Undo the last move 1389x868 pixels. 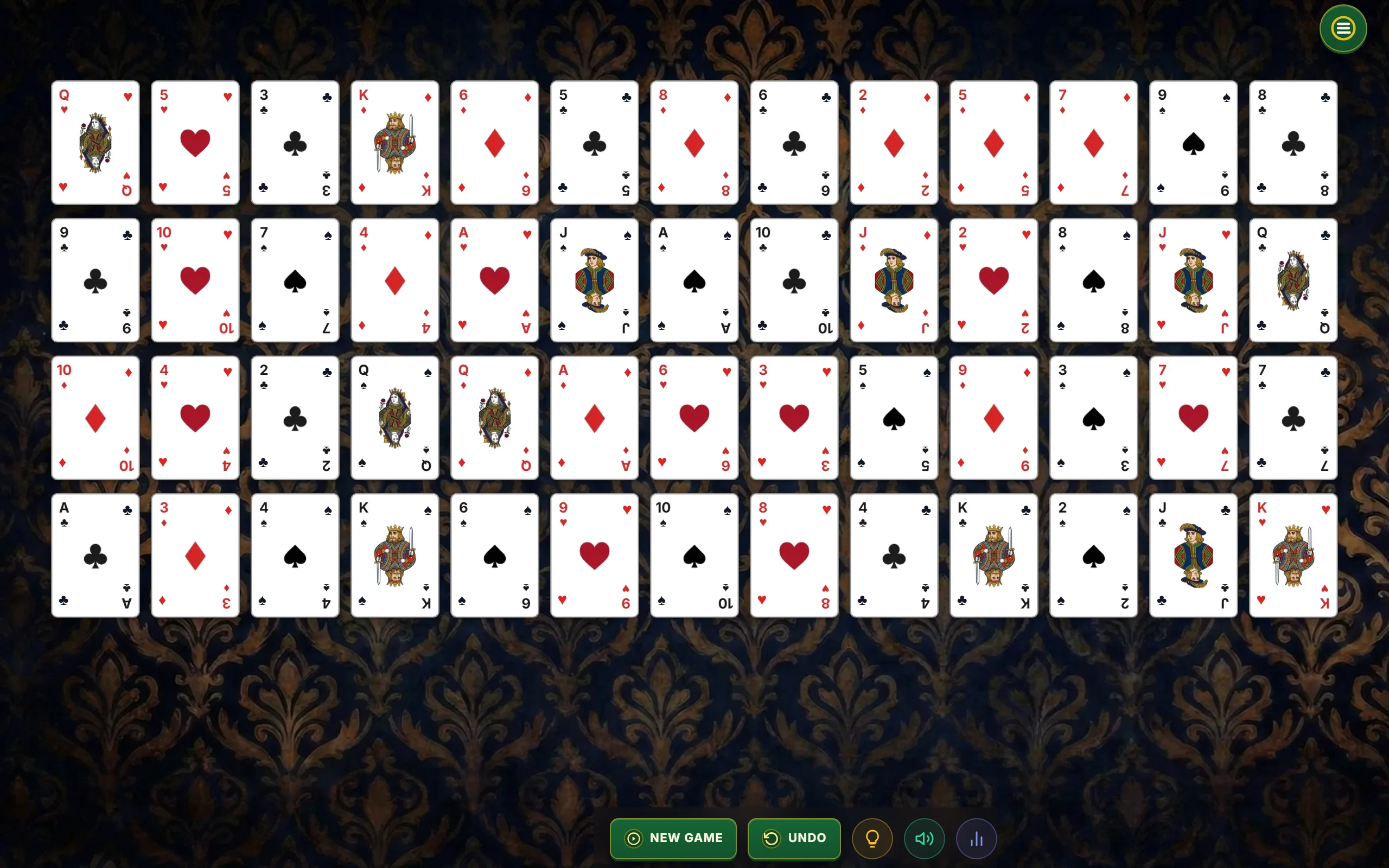794,838
